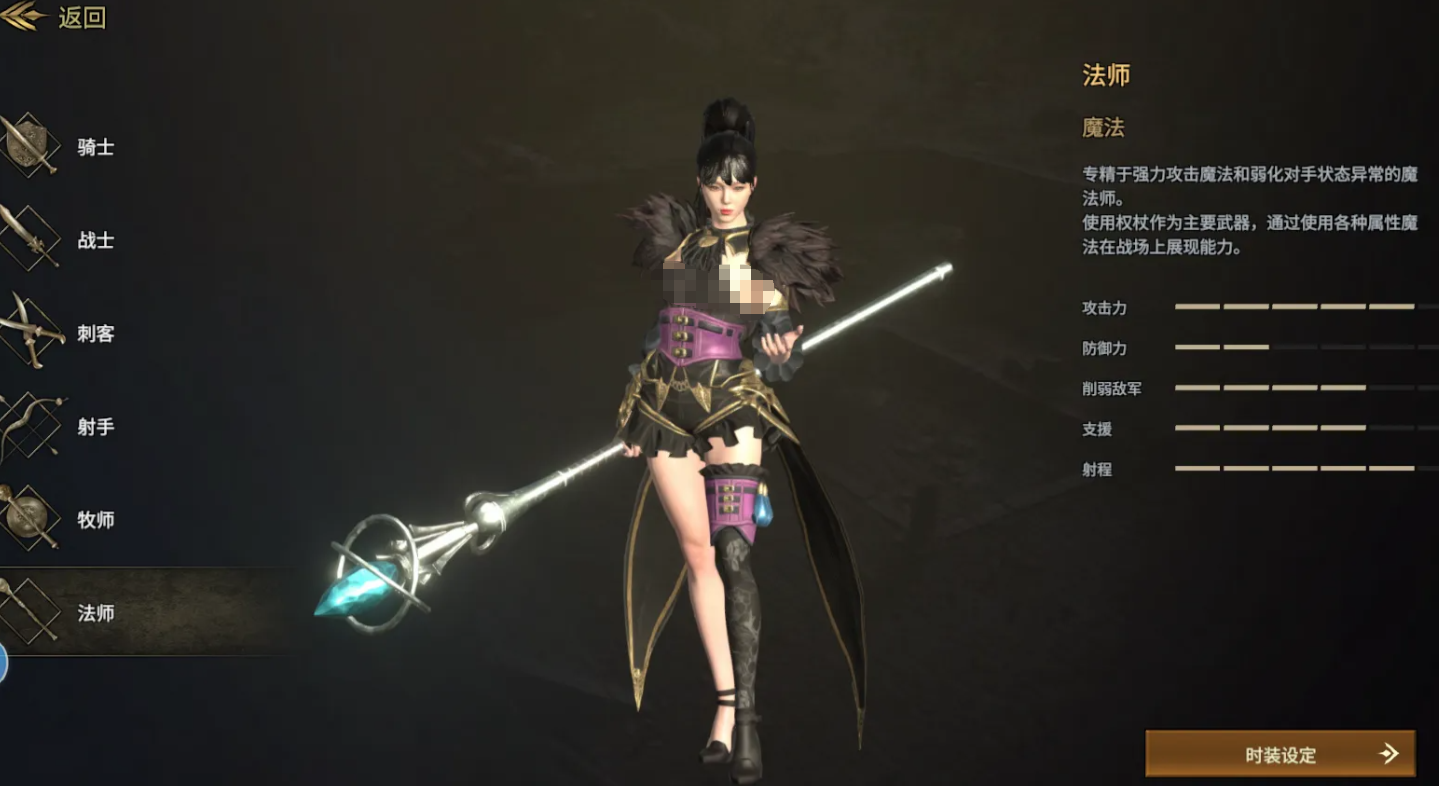Select the 骑士 knight class

click(x=70, y=148)
